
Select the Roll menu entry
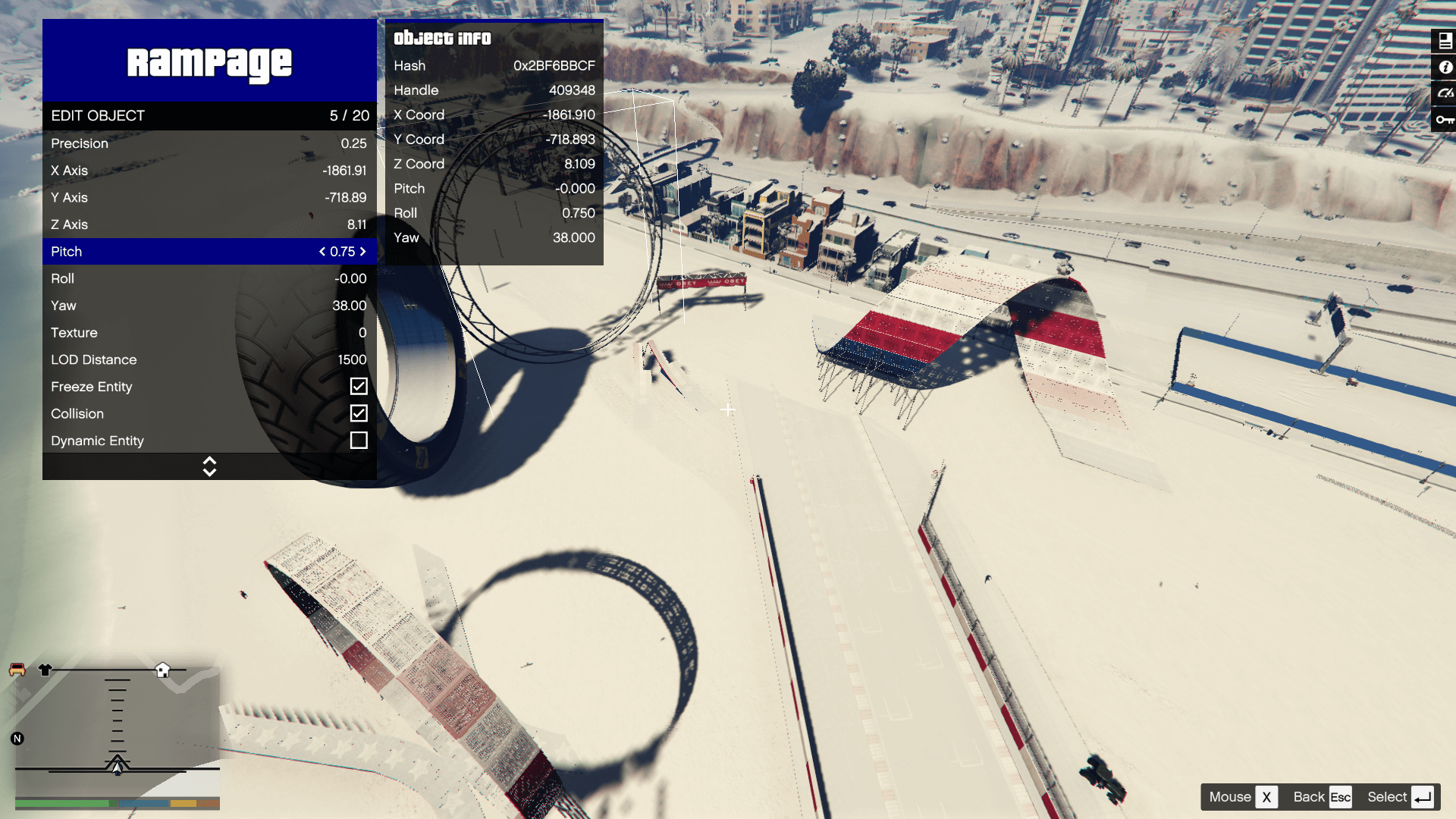point(209,278)
